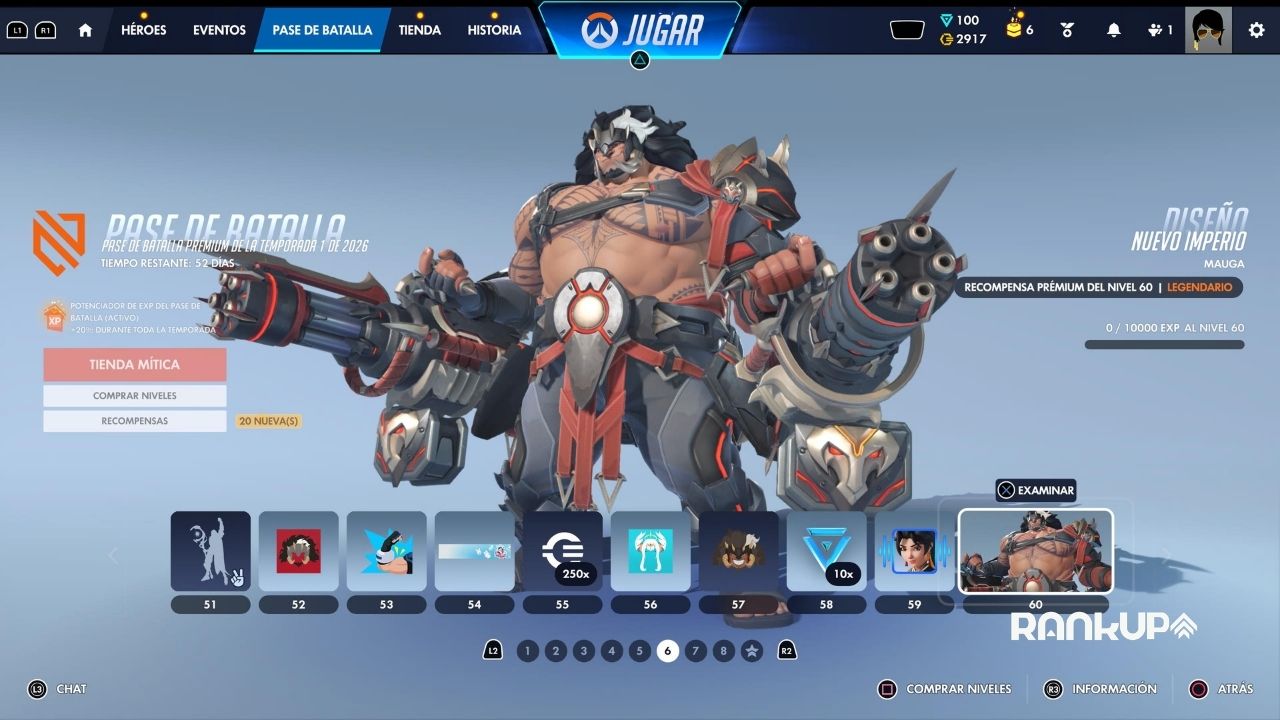Select the level 55 250x credits reward
This screenshot has height=720, width=1280.
click(562, 551)
